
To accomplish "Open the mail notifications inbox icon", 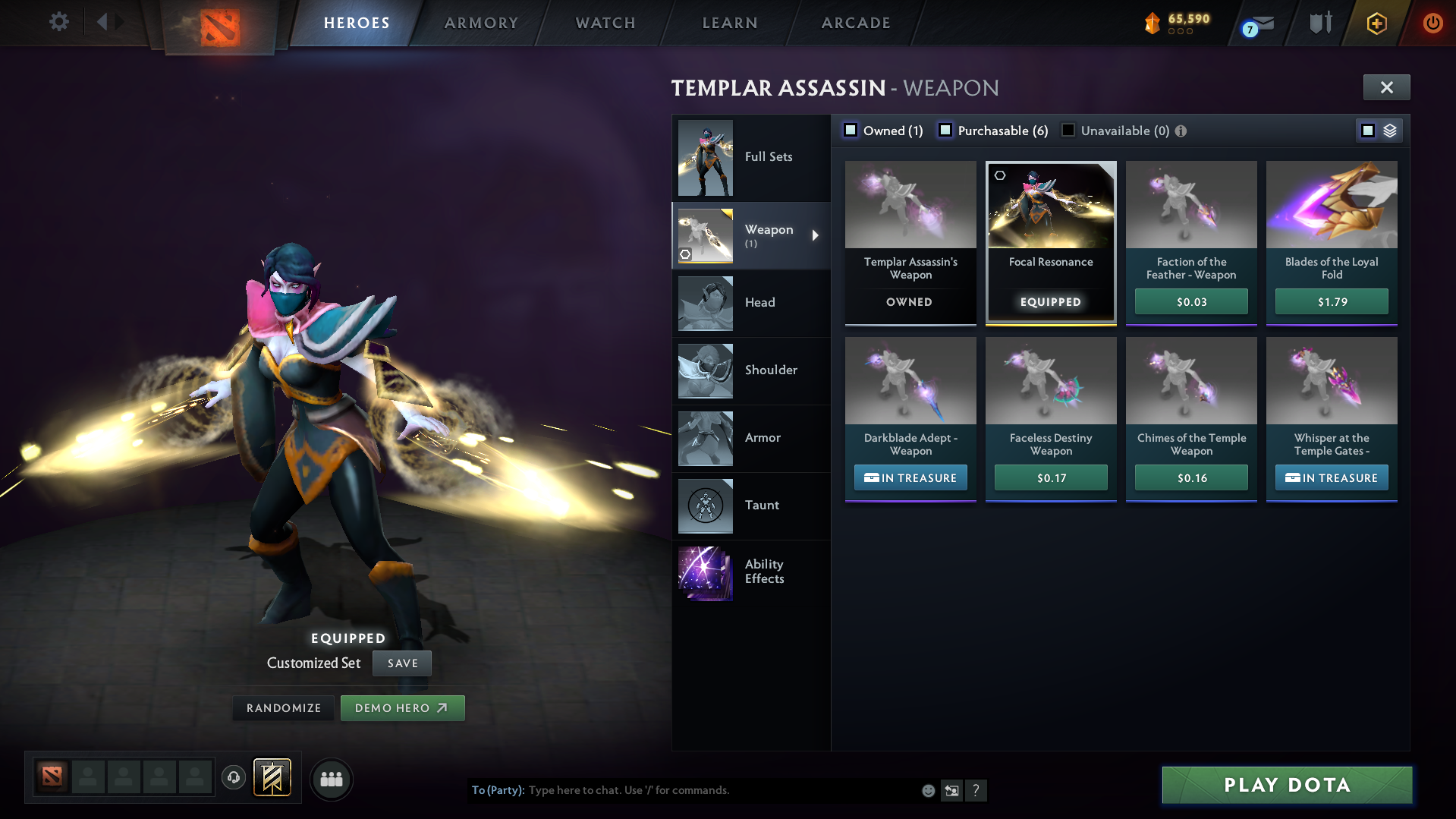I will tap(1262, 23).
